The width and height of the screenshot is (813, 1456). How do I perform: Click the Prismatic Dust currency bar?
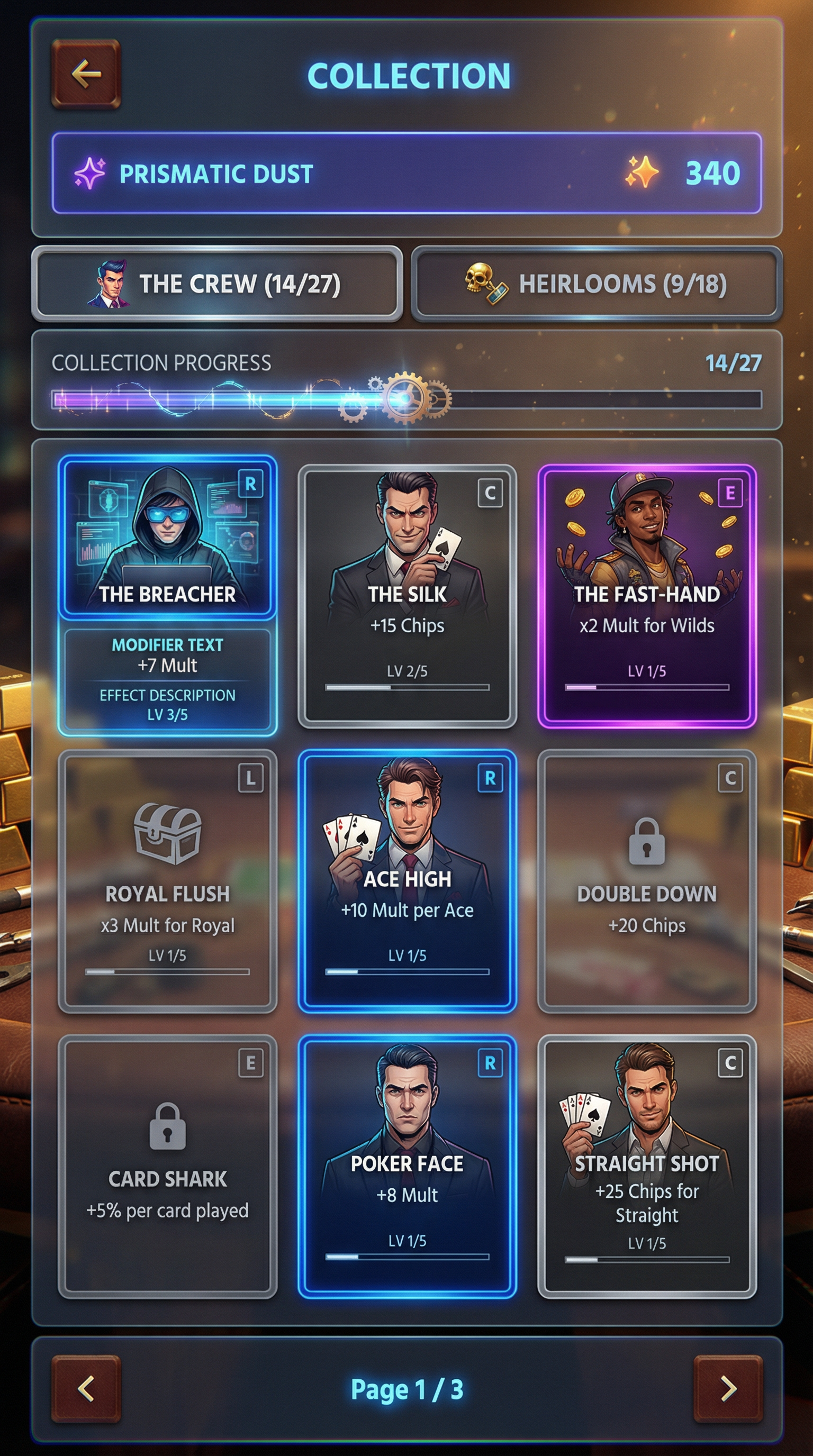click(x=406, y=173)
